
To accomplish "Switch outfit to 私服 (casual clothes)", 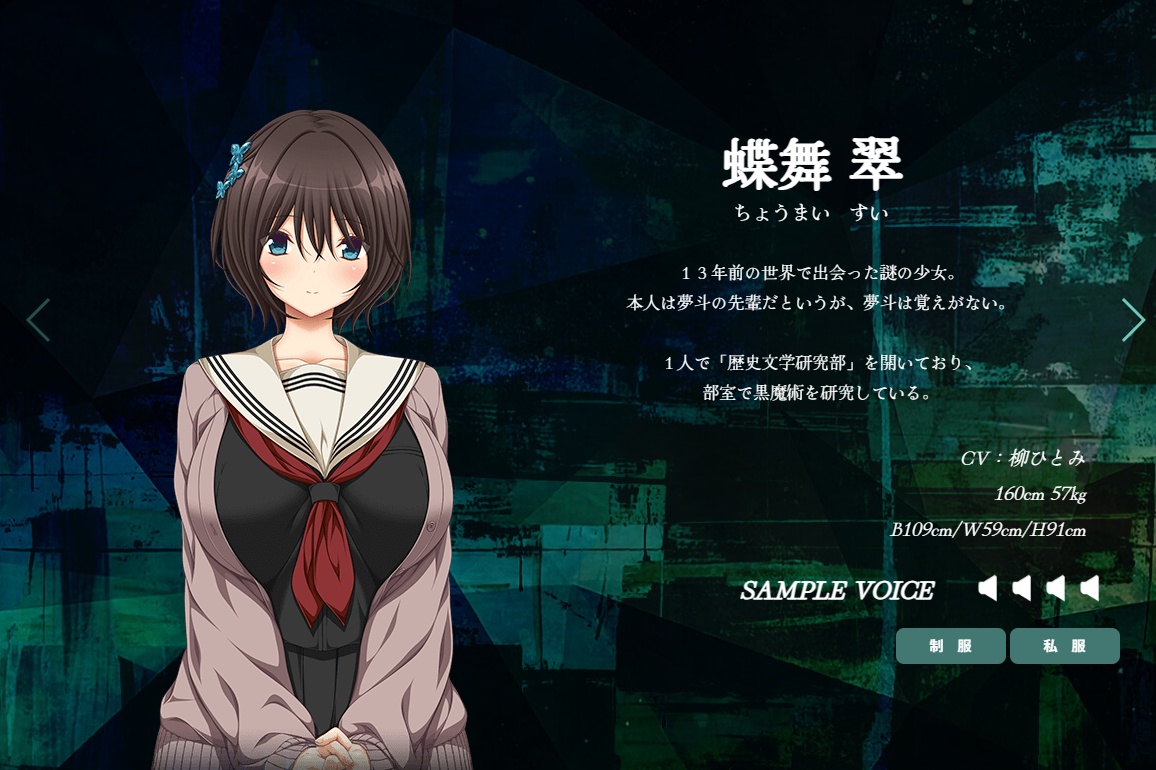I will click(1064, 646).
